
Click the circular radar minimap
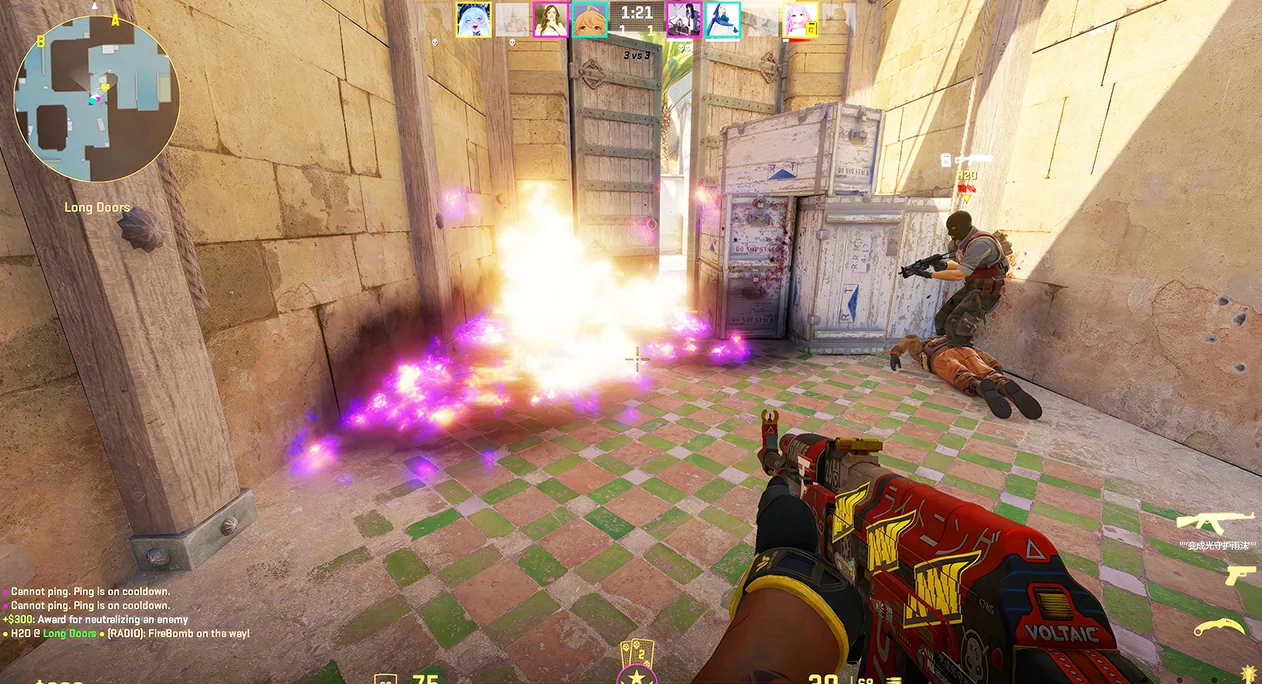tap(96, 98)
